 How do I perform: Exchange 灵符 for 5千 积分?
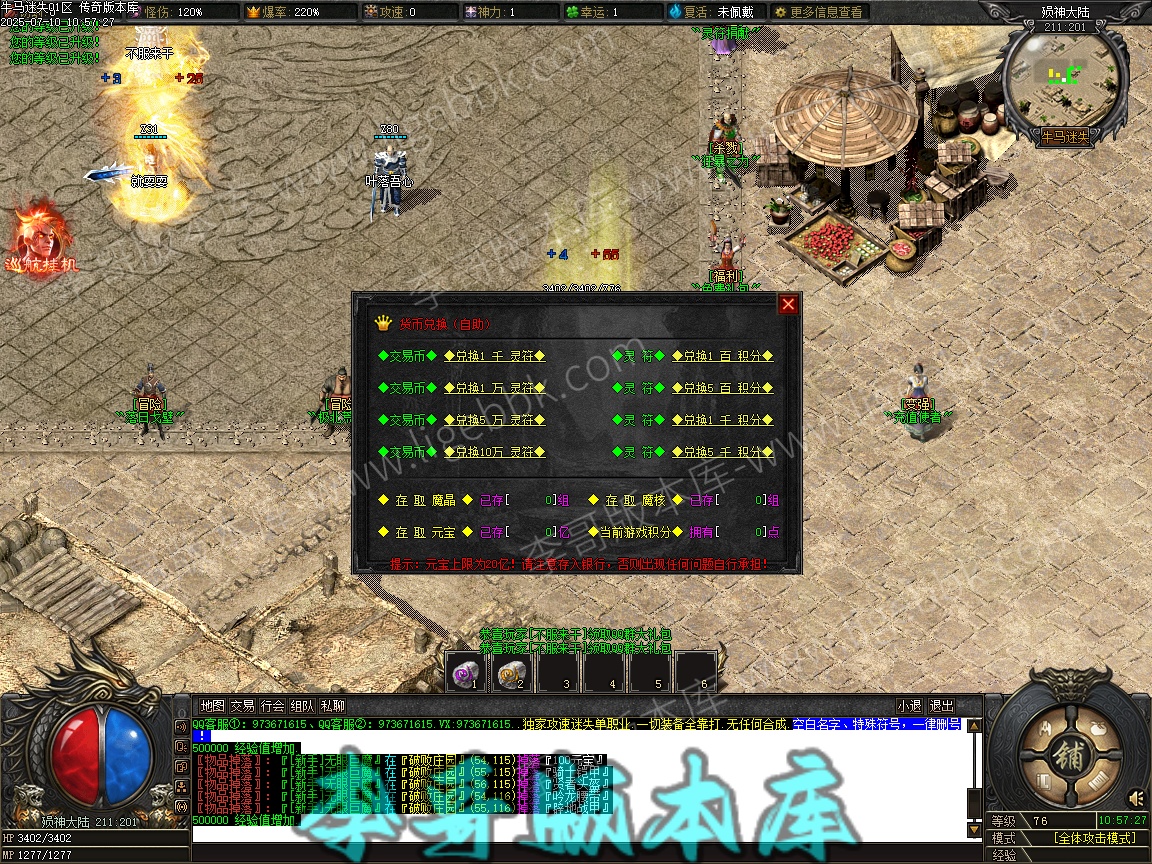[x=723, y=452]
